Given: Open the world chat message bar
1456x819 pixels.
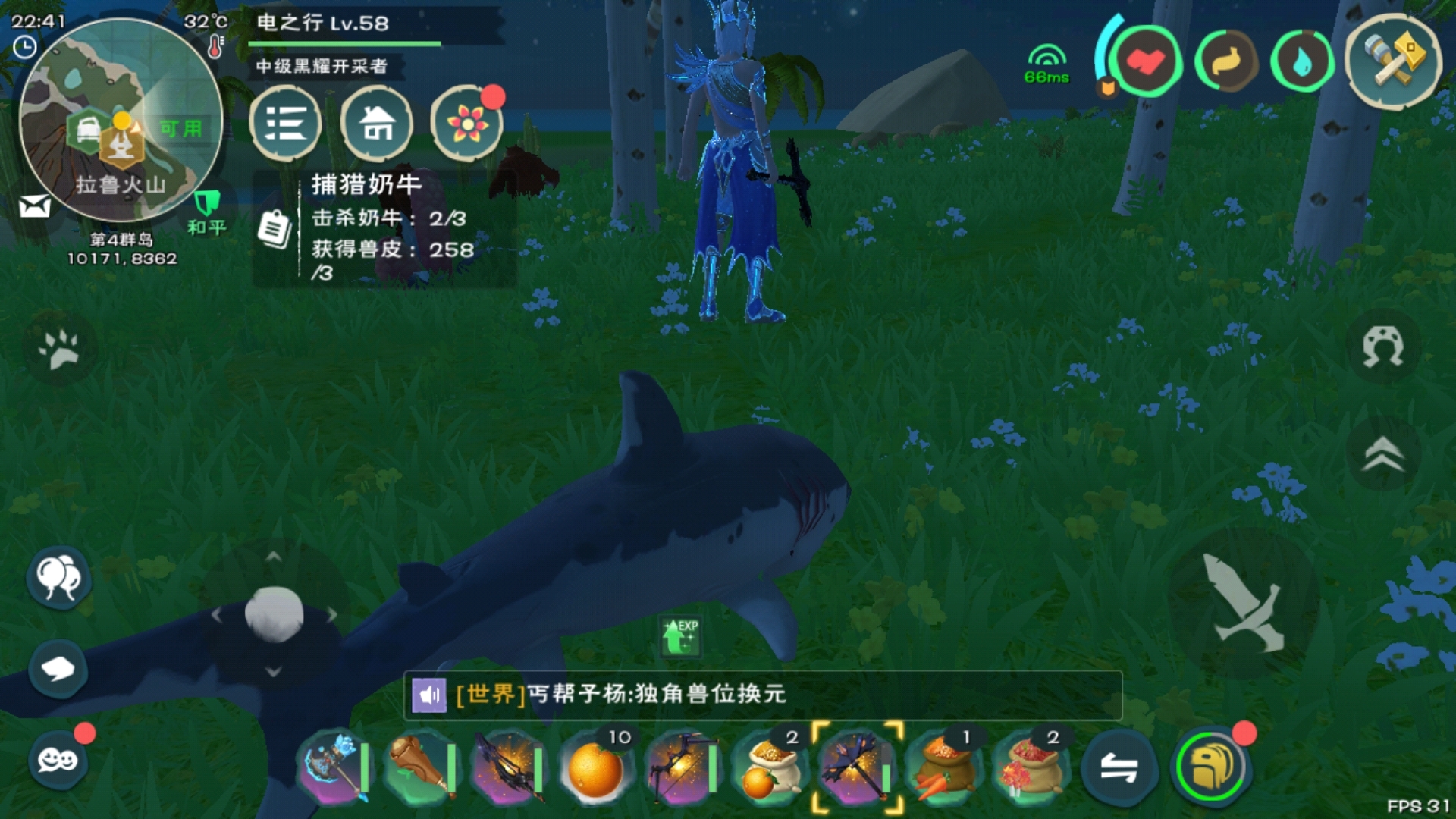Looking at the screenshot, I should tap(763, 695).
